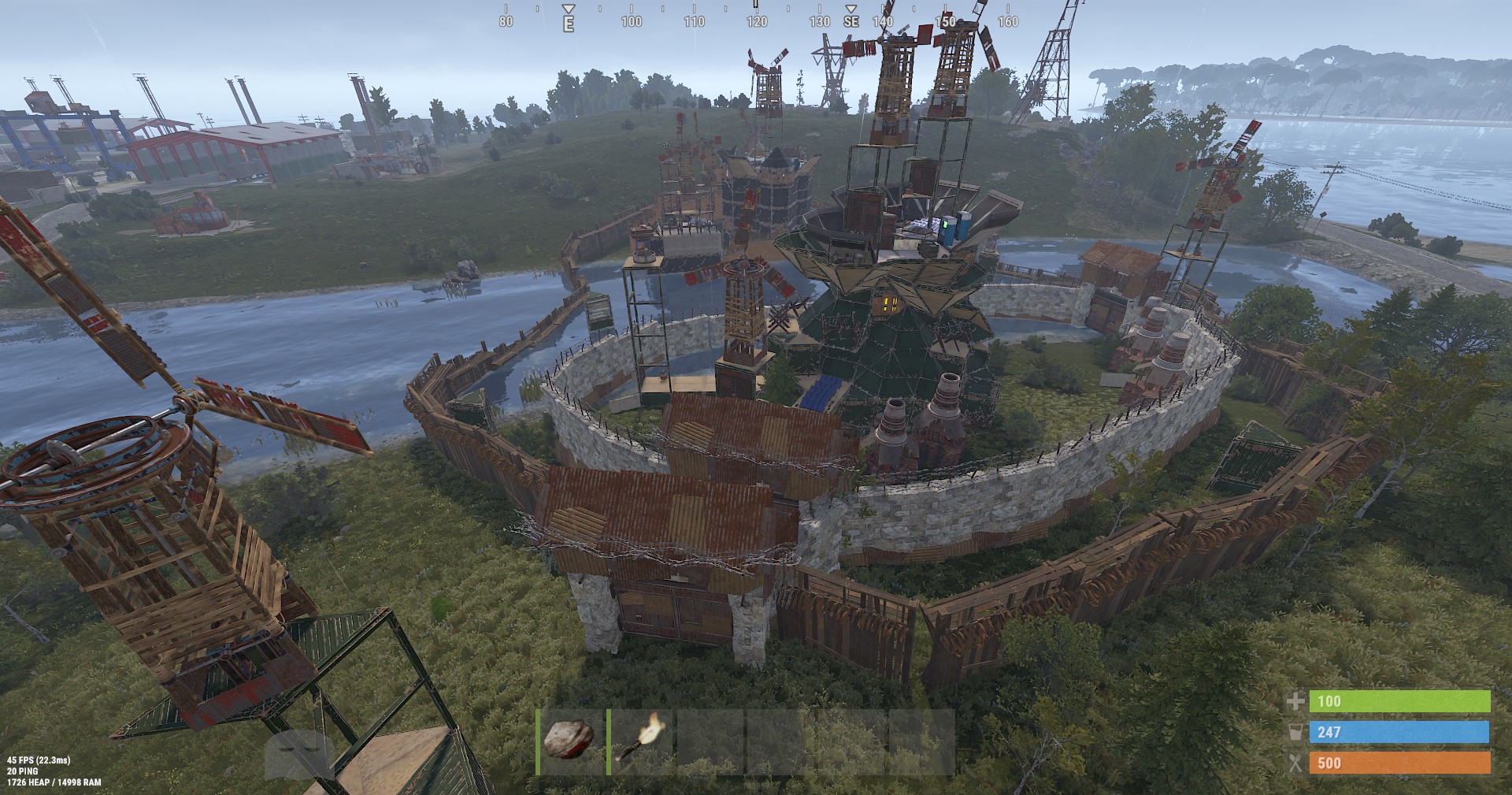Click the 160 heading number on the compass

pyautogui.click(x=1008, y=23)
